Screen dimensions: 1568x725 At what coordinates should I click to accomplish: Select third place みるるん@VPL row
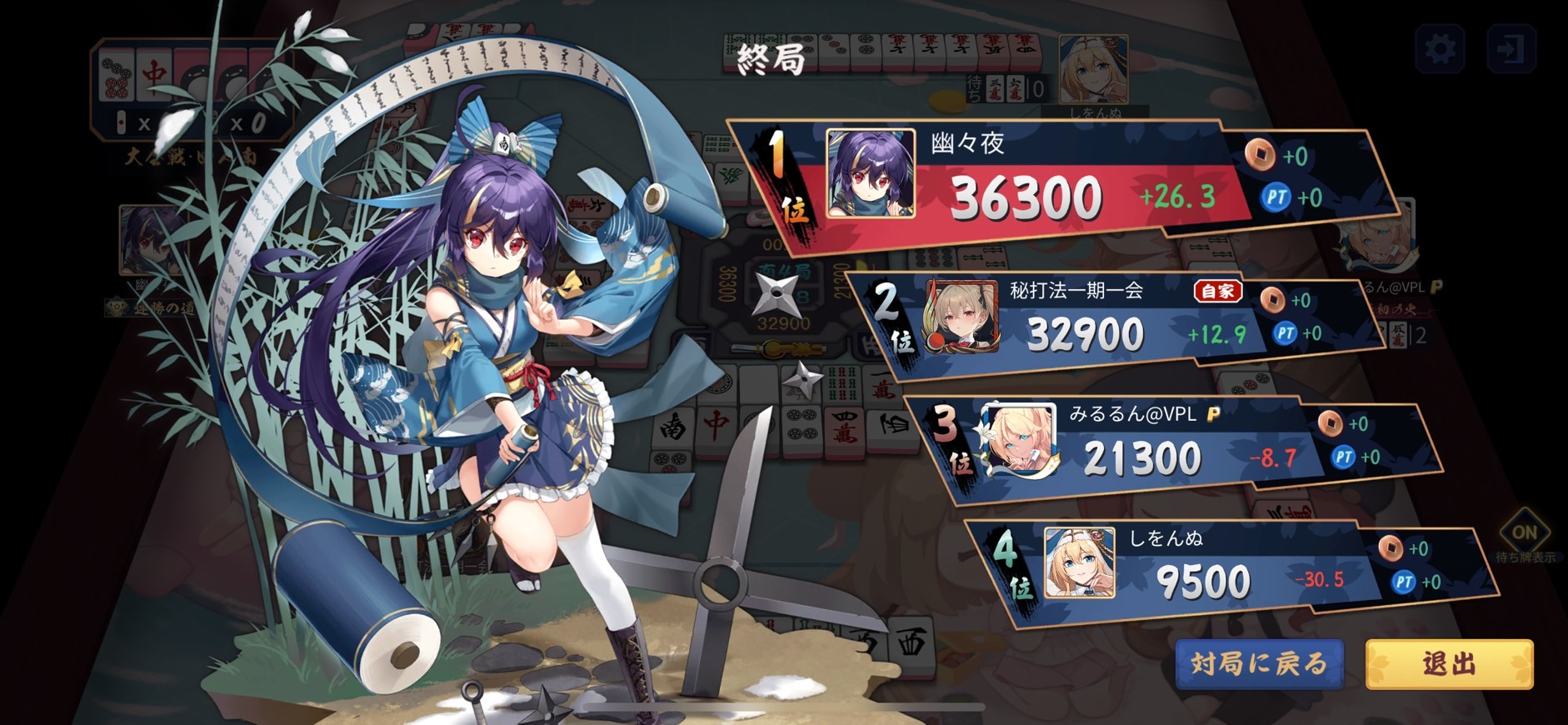point(1141,446)
